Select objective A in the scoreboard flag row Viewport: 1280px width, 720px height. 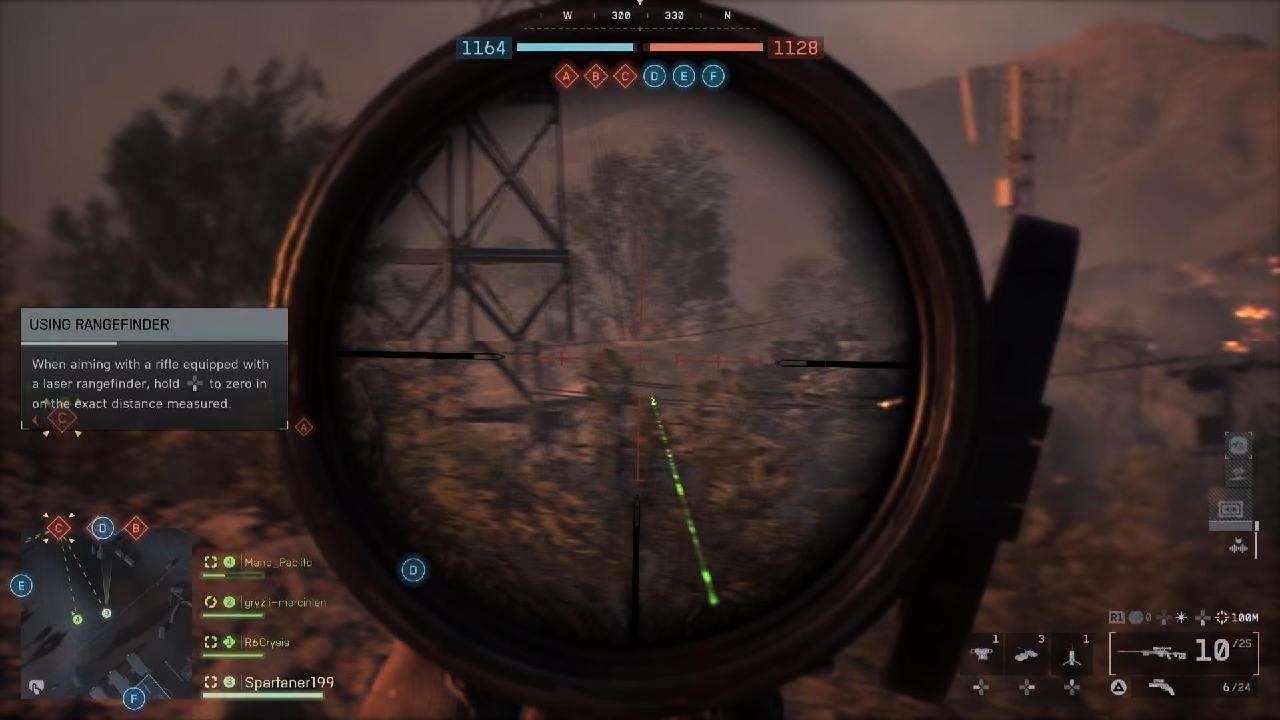point(567,76)
